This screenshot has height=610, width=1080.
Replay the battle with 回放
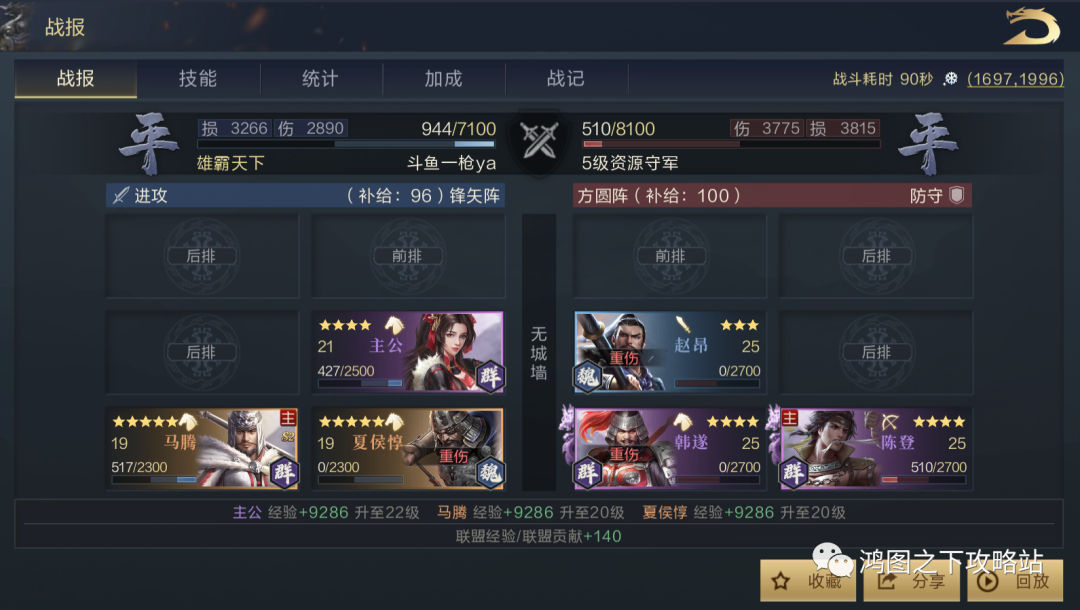click(1014, 580)
